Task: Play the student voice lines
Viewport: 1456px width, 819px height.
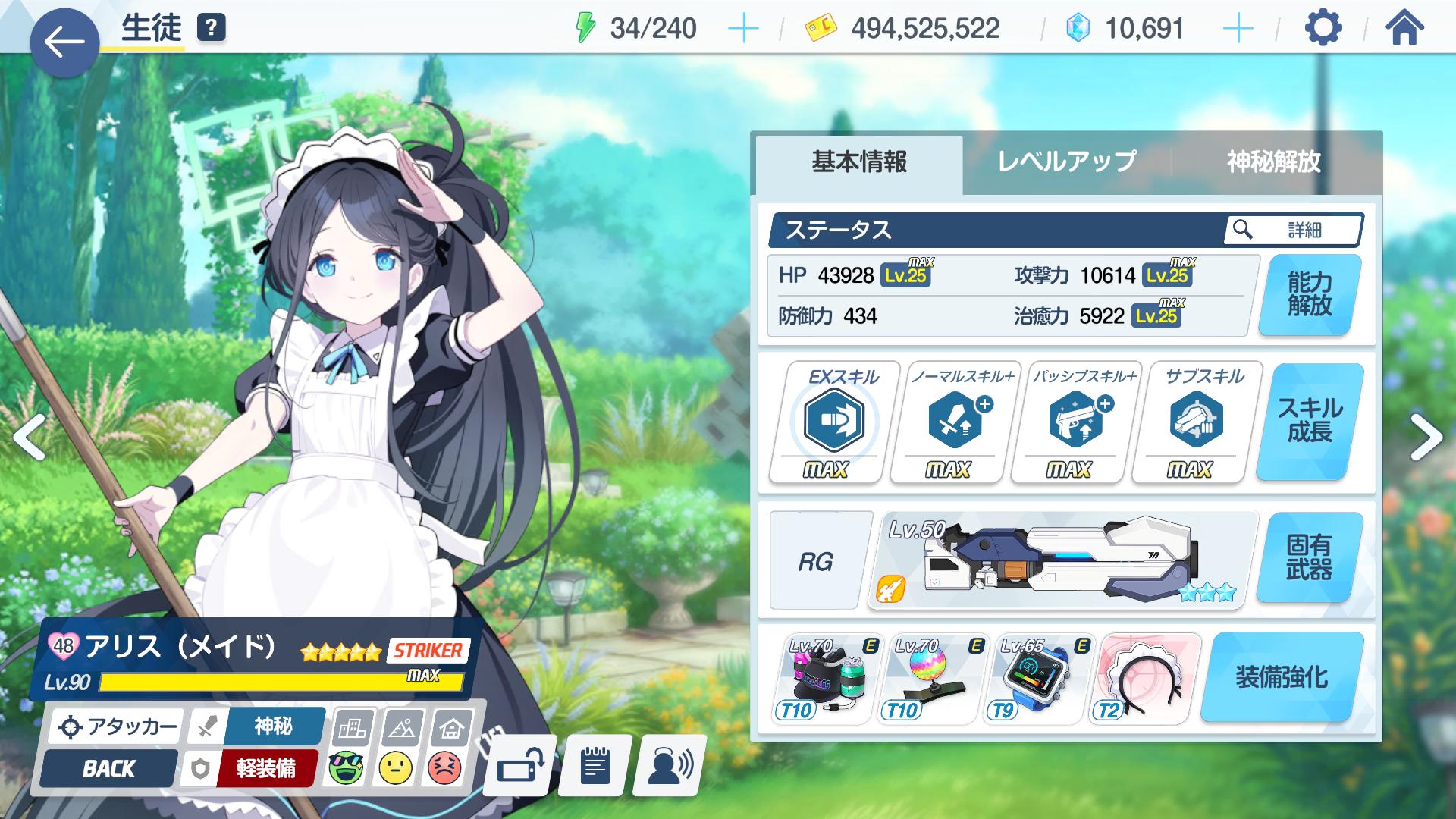Action: coord(670,767)
